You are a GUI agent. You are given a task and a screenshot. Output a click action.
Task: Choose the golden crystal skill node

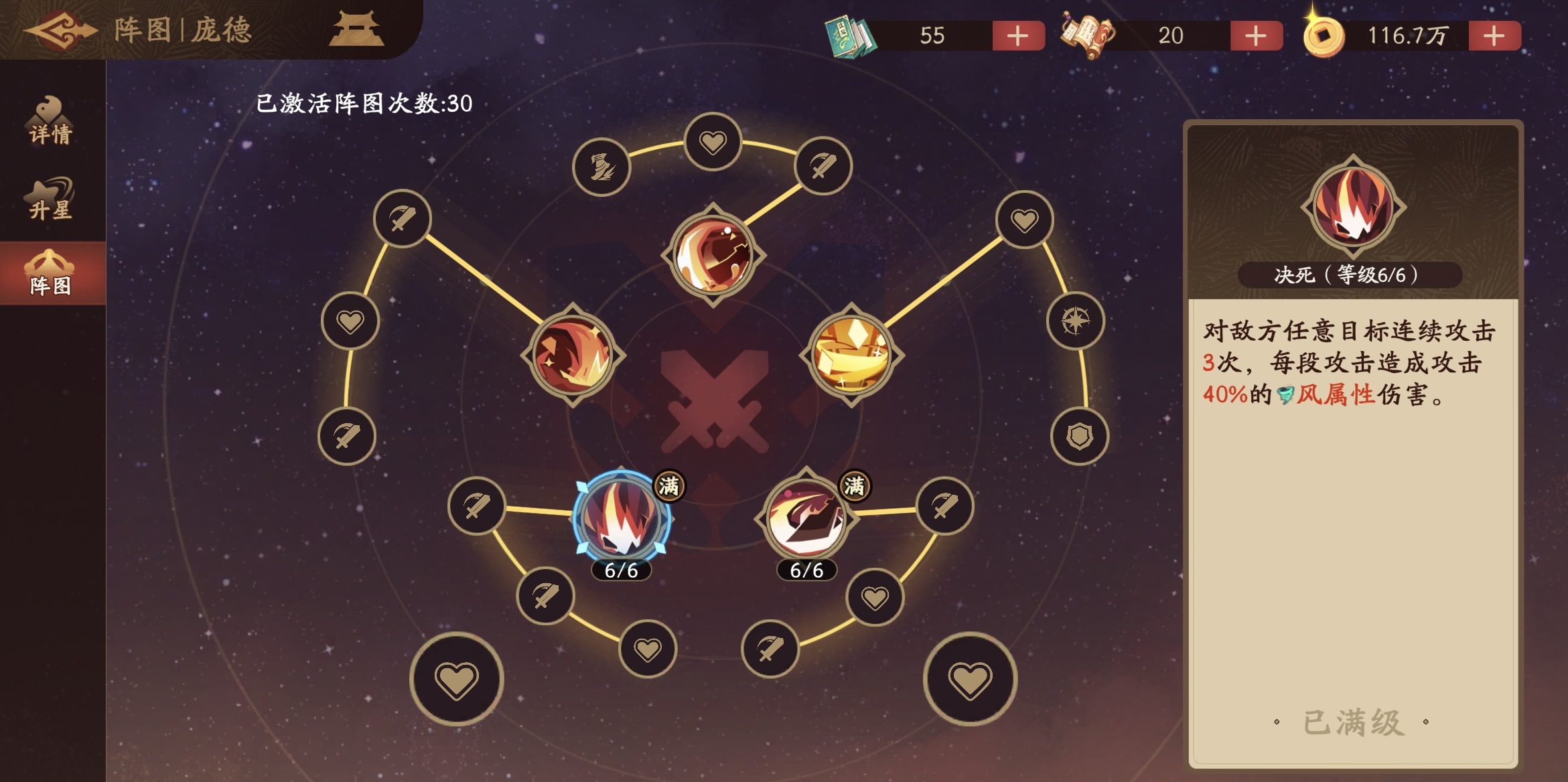click(851, 354)
